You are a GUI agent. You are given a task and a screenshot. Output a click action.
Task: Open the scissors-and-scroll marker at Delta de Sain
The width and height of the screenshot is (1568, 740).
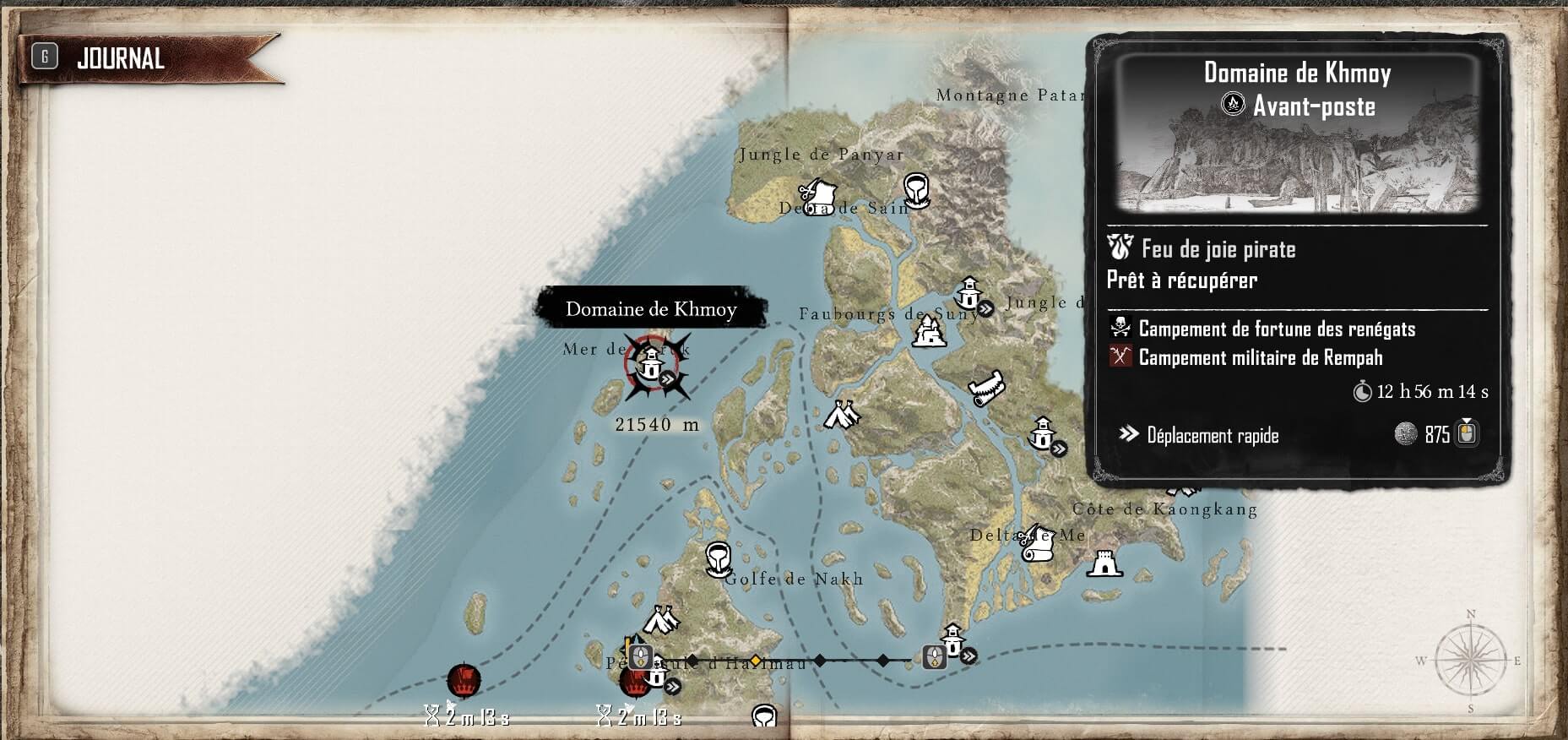pos(816,196)
